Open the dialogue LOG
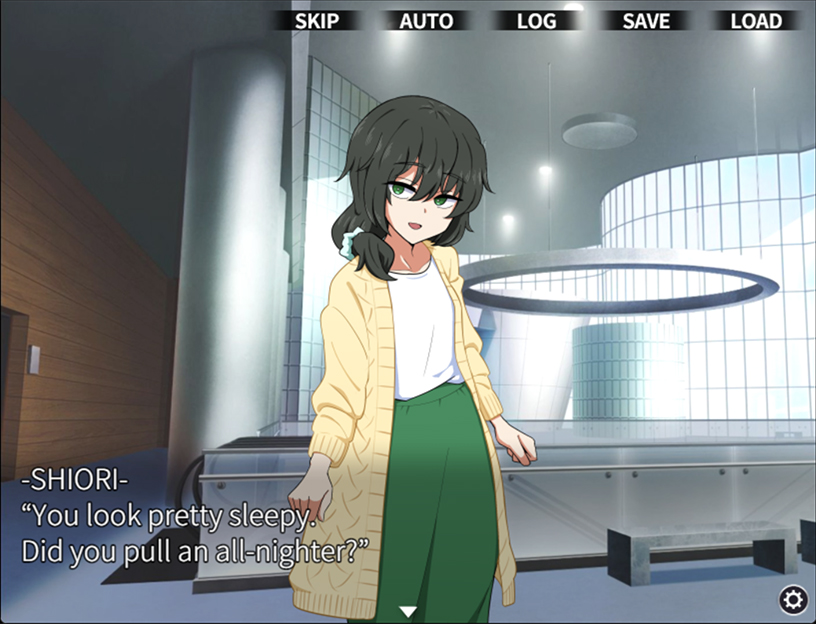This screenshot has height=624, width=816. point(536,21)
